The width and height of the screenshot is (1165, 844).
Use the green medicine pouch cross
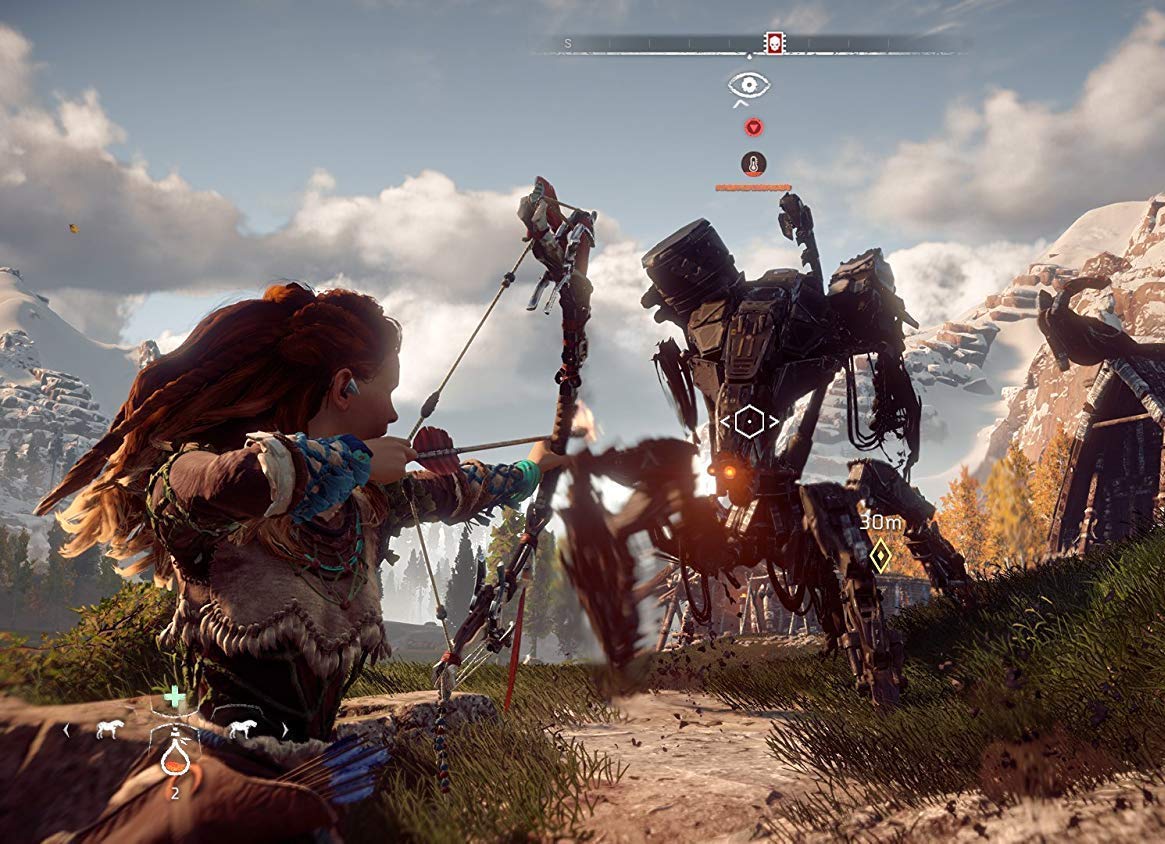click(x=175, y=696)
